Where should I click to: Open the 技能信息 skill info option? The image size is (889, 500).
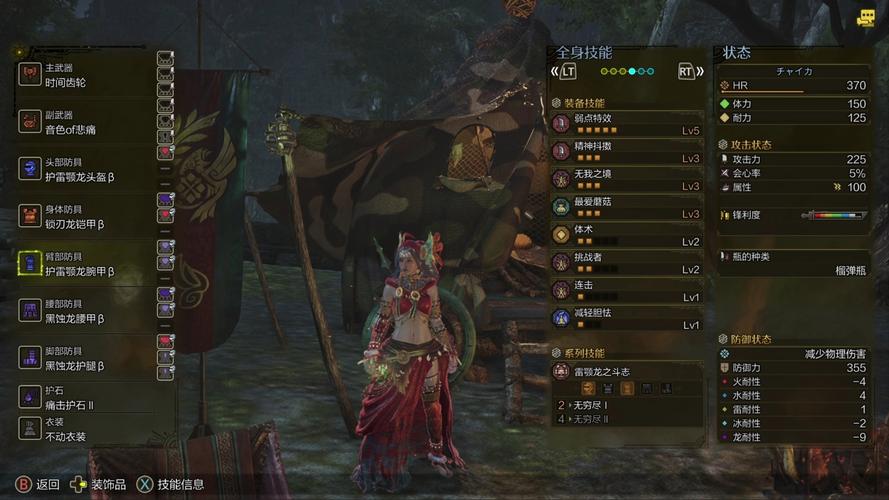170,485
